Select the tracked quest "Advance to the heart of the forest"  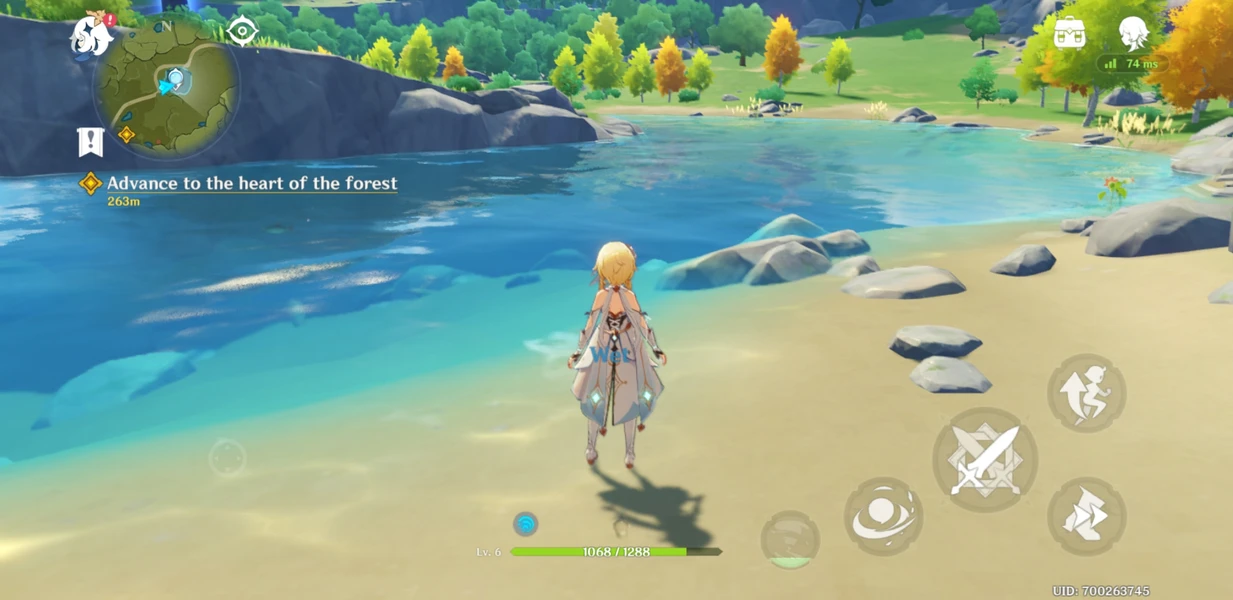point(251,183)
